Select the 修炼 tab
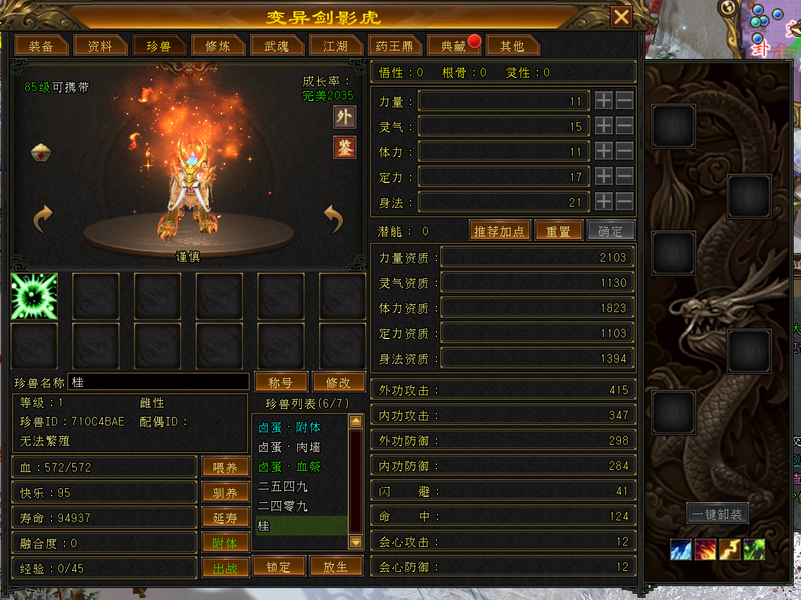Viewport: 801px width, 600px height. point(217,46)
